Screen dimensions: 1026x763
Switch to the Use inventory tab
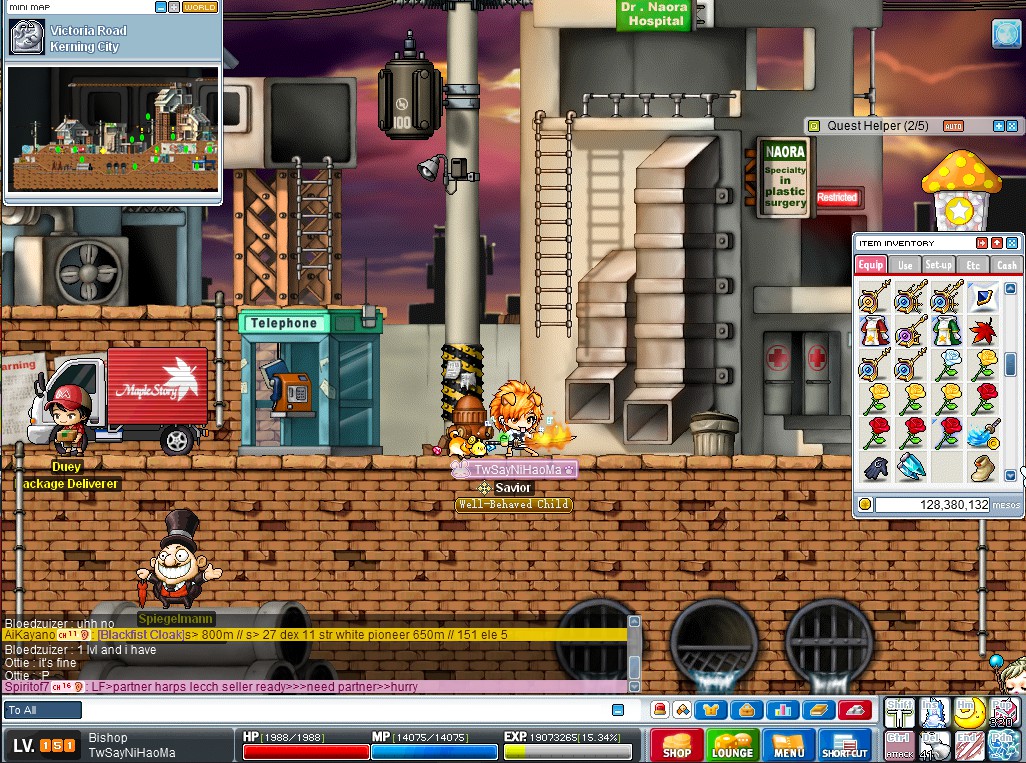click(x=905, y=265)
